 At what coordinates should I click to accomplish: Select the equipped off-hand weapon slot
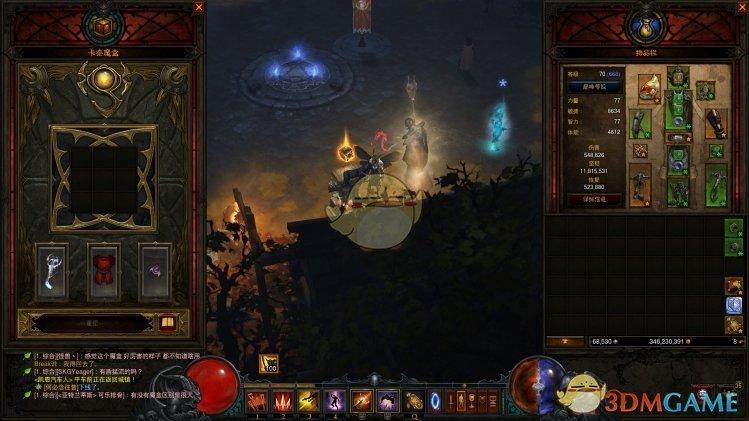click(x=716, y=186)
